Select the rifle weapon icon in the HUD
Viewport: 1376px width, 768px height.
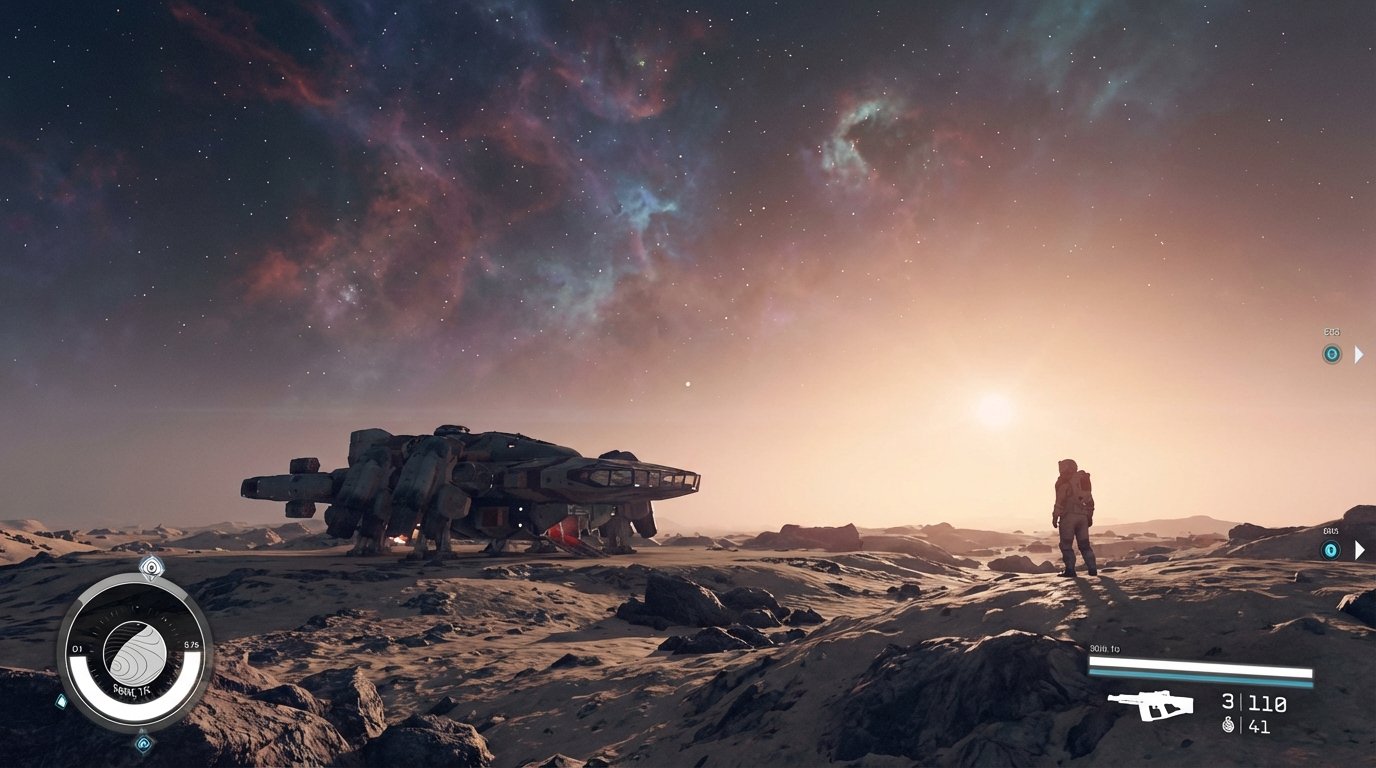(x=1152, y=703)
